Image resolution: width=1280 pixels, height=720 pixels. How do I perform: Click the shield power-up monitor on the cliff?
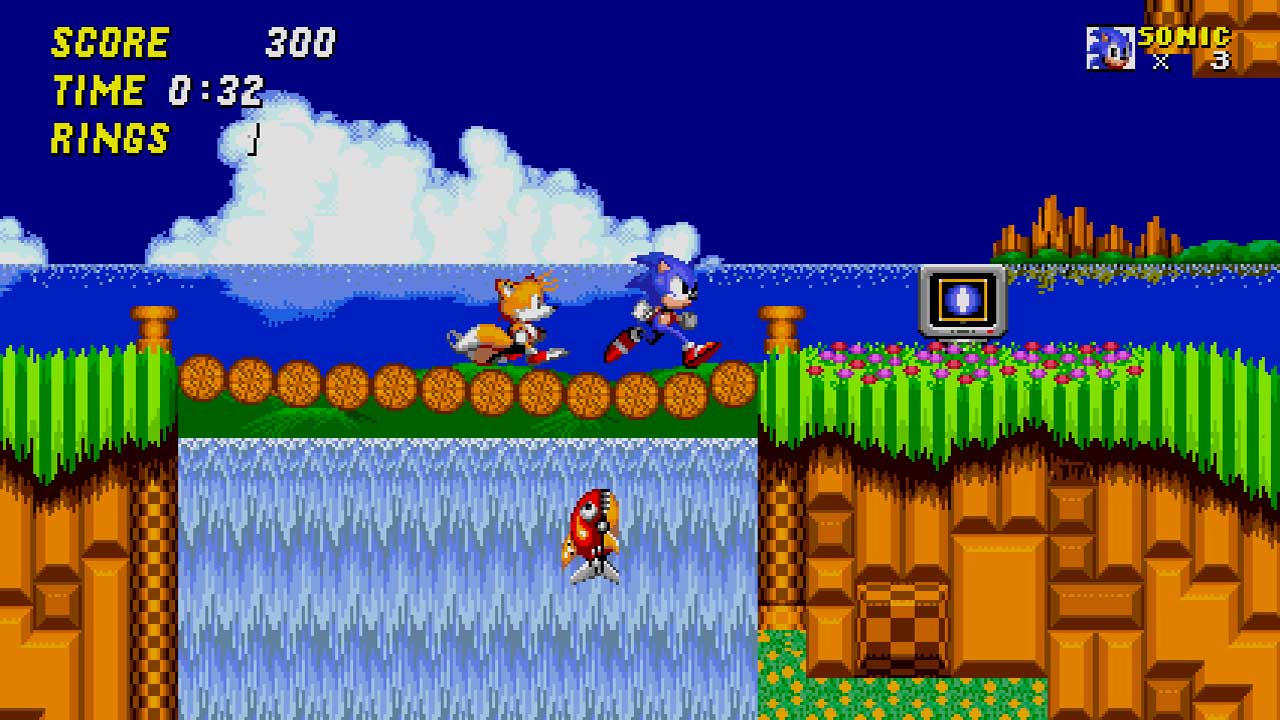click(961, 302)
